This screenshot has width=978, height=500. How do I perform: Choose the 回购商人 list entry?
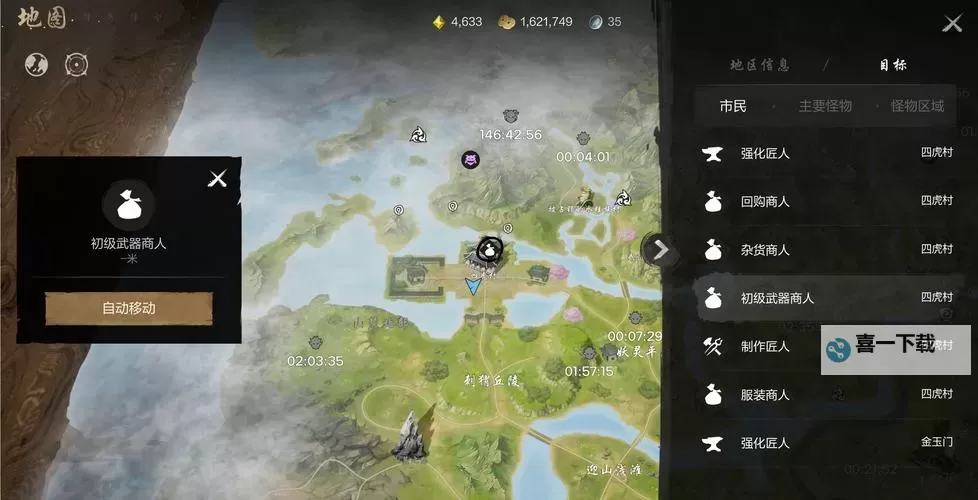click(825, 201)
